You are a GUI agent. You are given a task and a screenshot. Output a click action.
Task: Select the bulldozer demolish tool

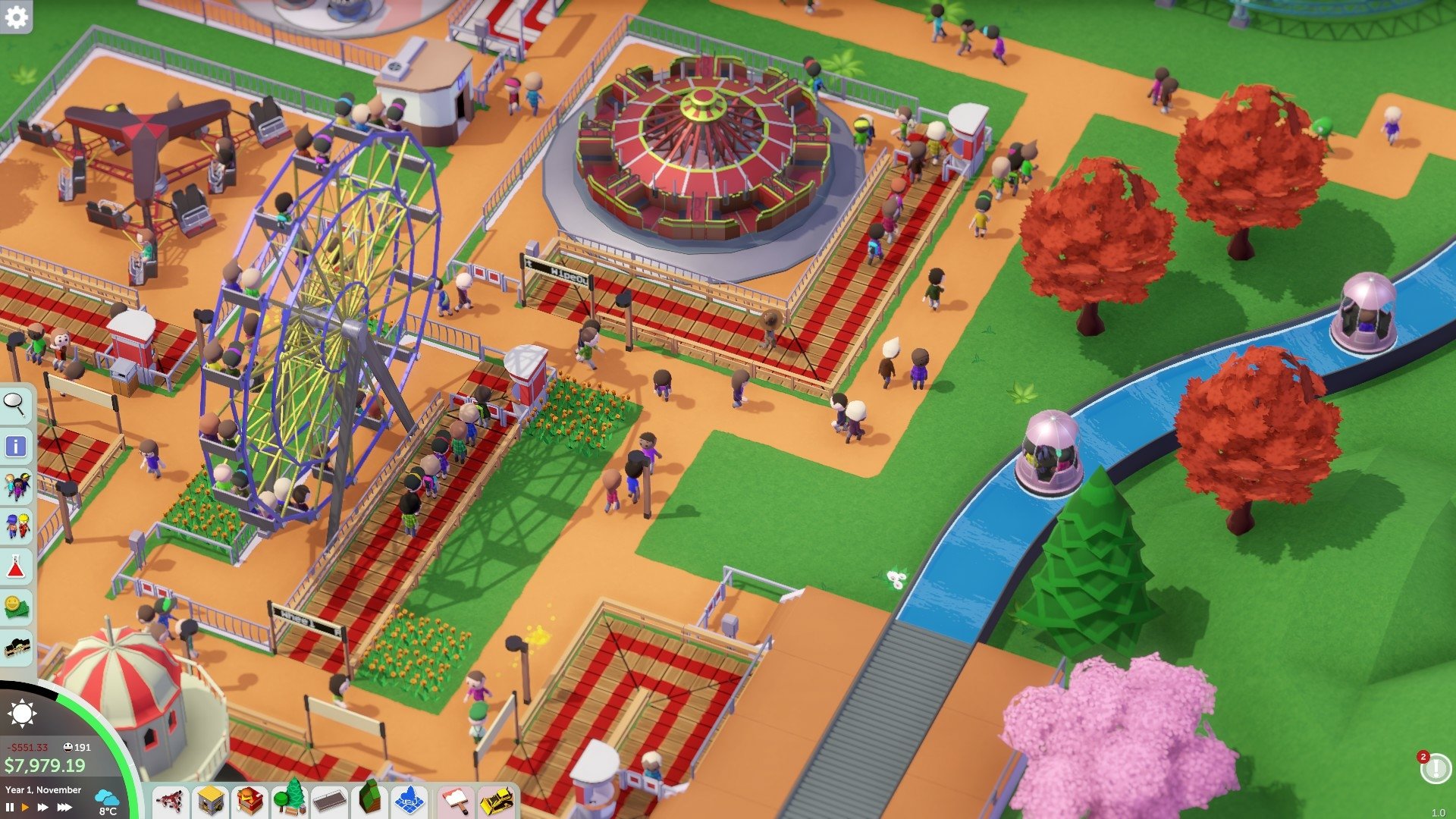pyautogui.click(x=496, y=800)
